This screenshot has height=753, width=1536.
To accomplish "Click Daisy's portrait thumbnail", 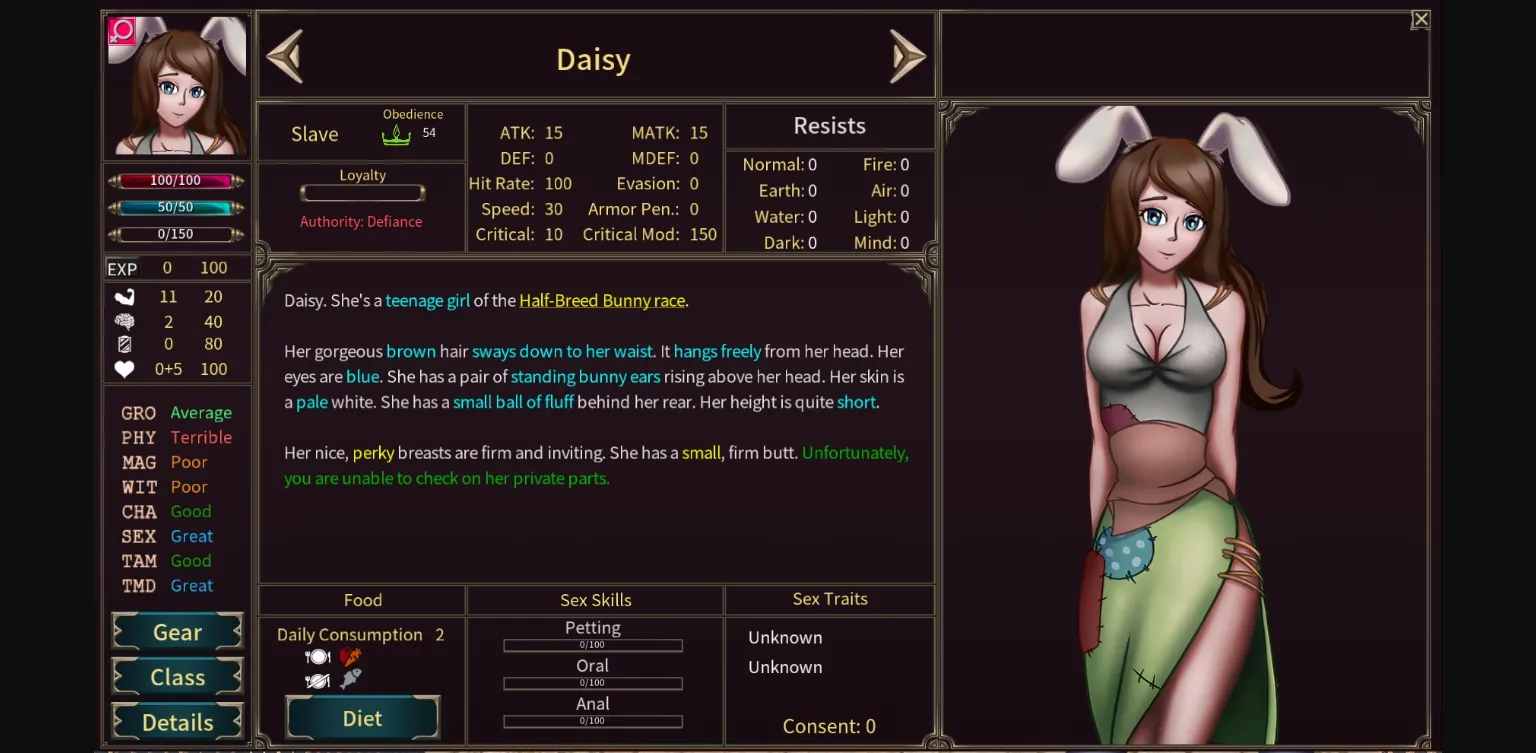I will point(177,84).
